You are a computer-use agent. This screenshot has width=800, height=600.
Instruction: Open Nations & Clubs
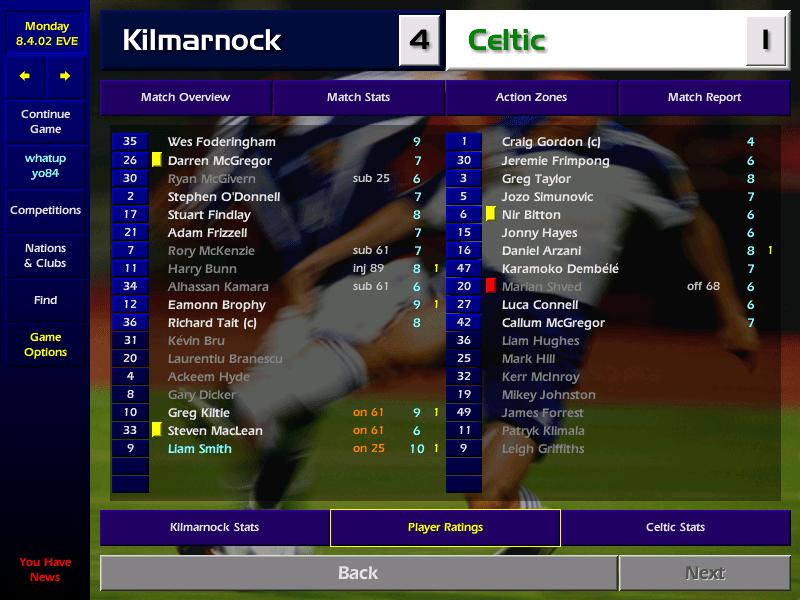pyautogui.click(x=45, y=256)
